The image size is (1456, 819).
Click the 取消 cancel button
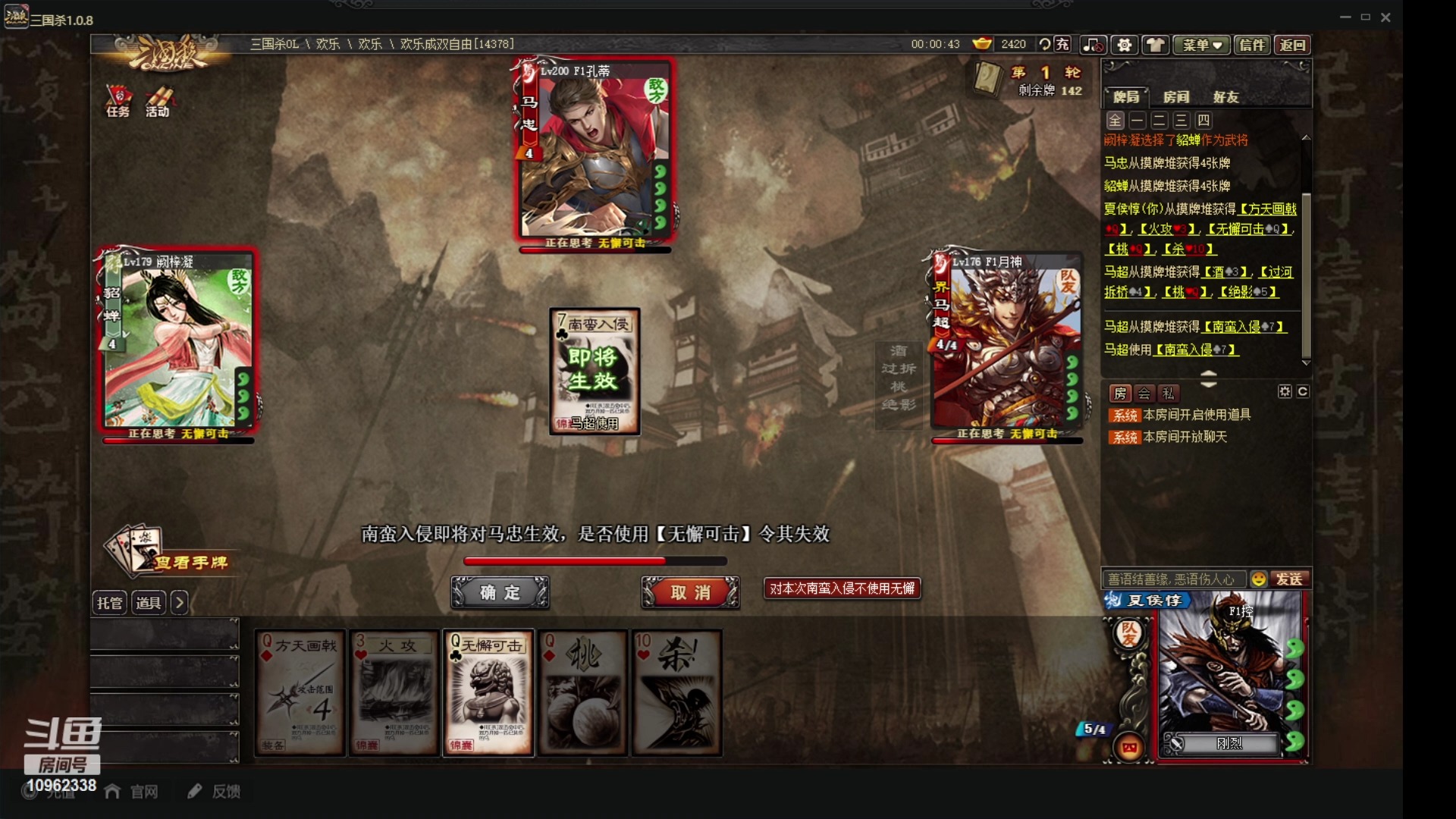[x=689, y=592]
